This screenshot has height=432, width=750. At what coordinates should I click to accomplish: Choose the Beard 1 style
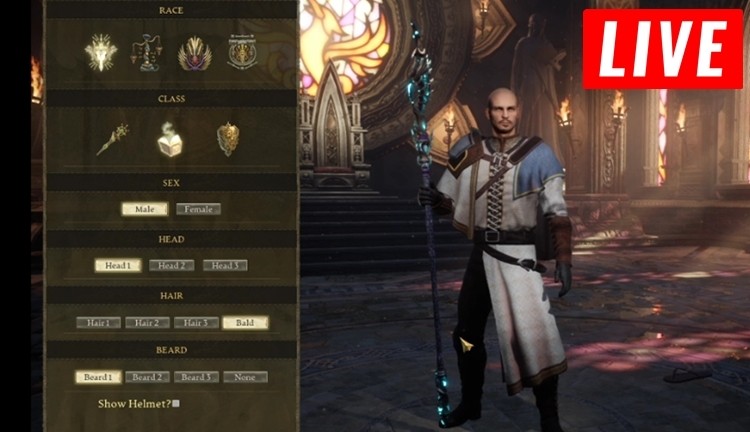[98, 377]
